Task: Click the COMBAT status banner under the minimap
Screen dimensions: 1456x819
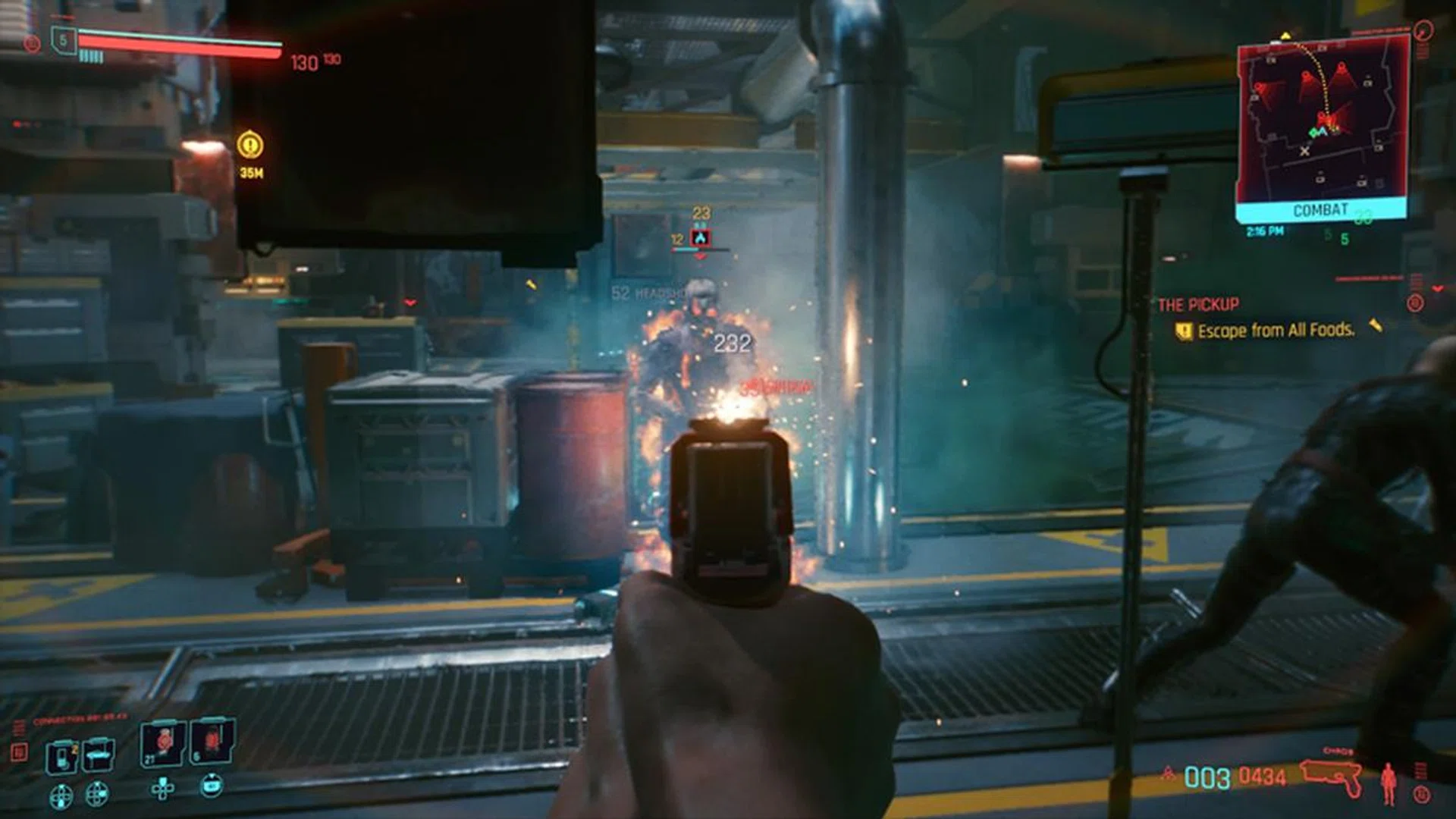Action: pos(1319,209)
